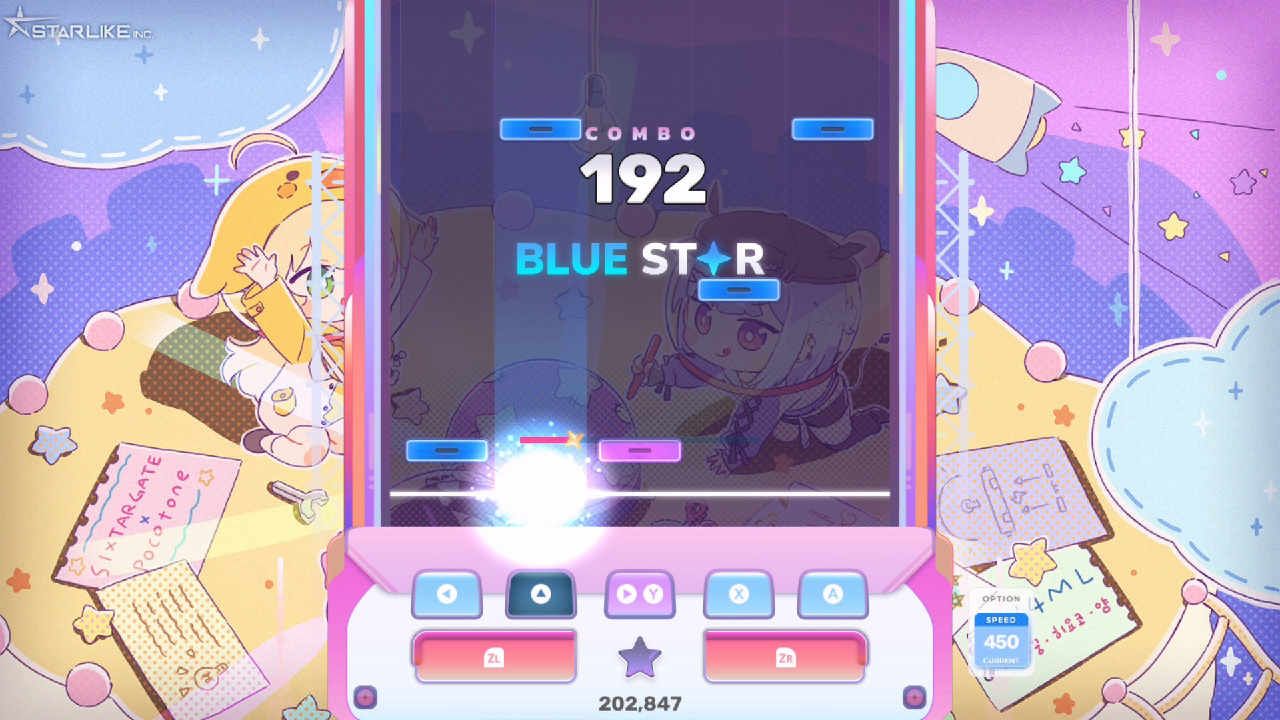The width and height of the screenshot is (1280, 720).
Task: Click the purple star emblem above the score
Action: point(639,659)
